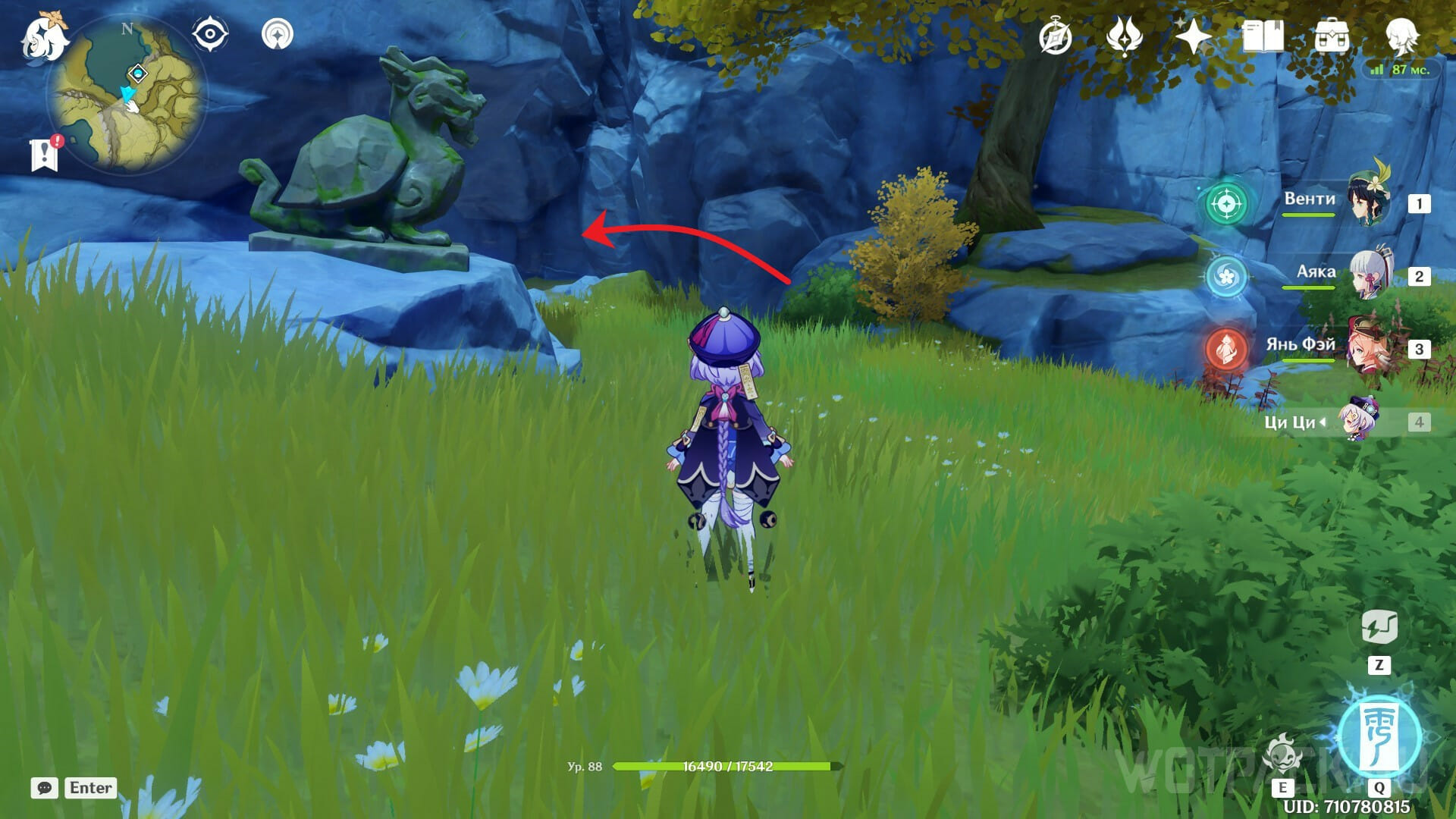Open the adventurer handbook book icon

coord(1263,36)
